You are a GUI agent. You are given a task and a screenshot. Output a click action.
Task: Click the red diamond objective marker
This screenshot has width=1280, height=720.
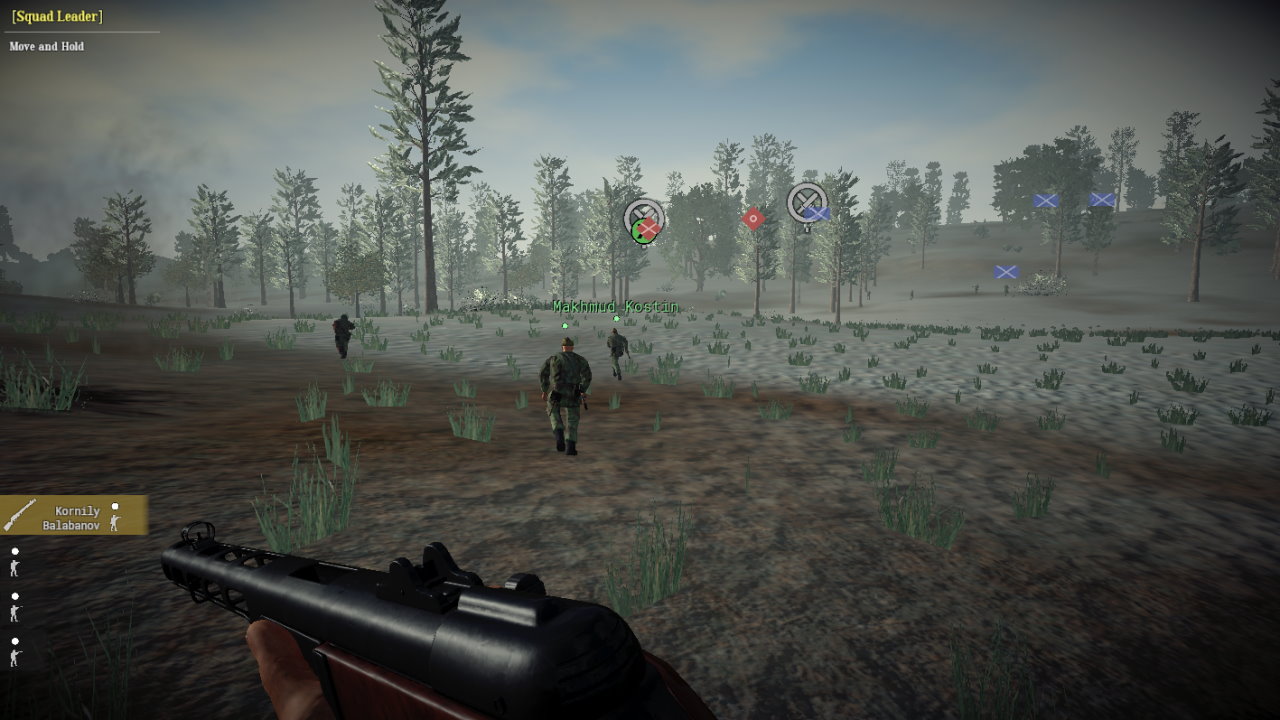click(x=751, y=218)
